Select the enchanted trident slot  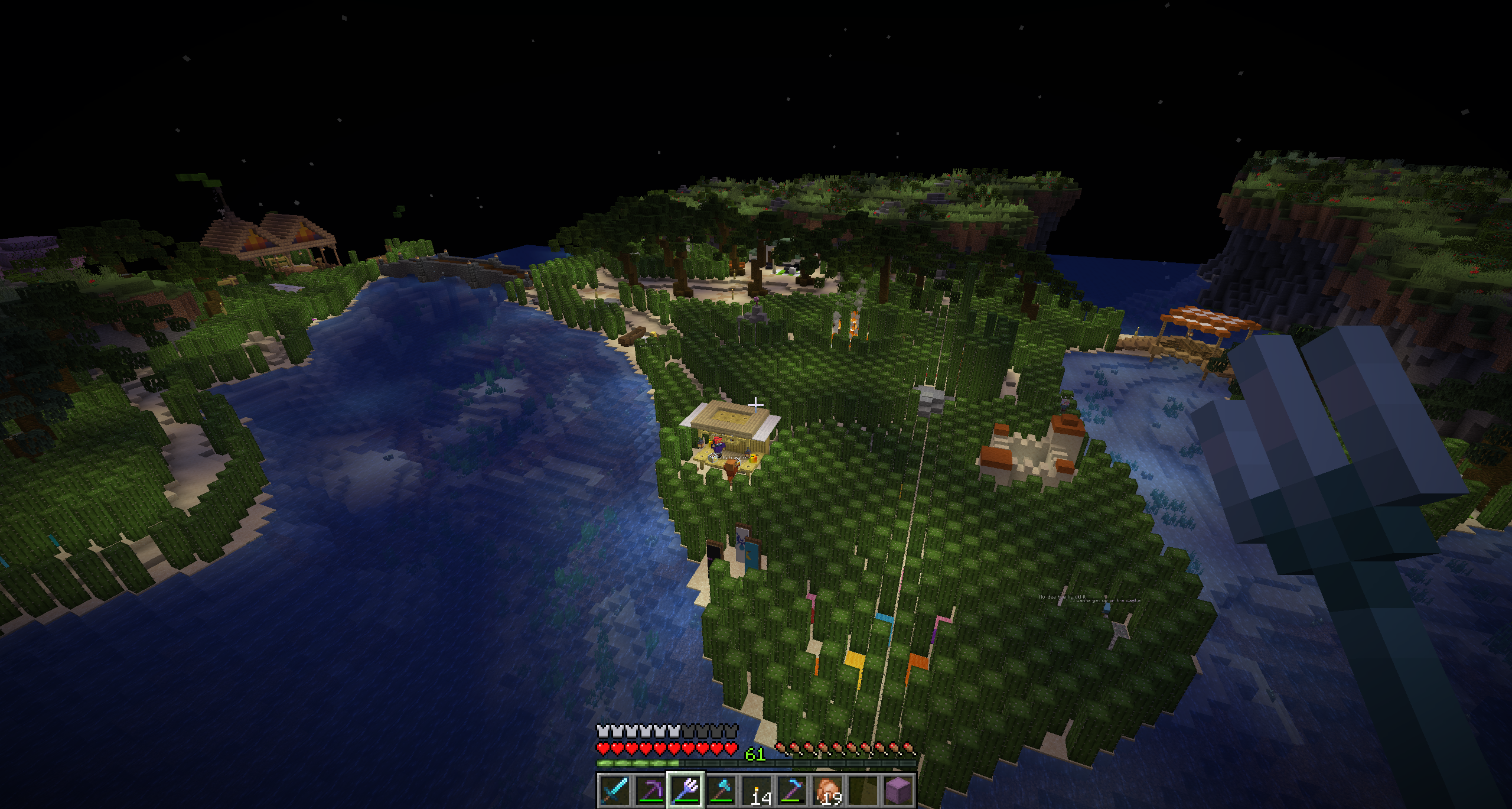coord(686,790)
